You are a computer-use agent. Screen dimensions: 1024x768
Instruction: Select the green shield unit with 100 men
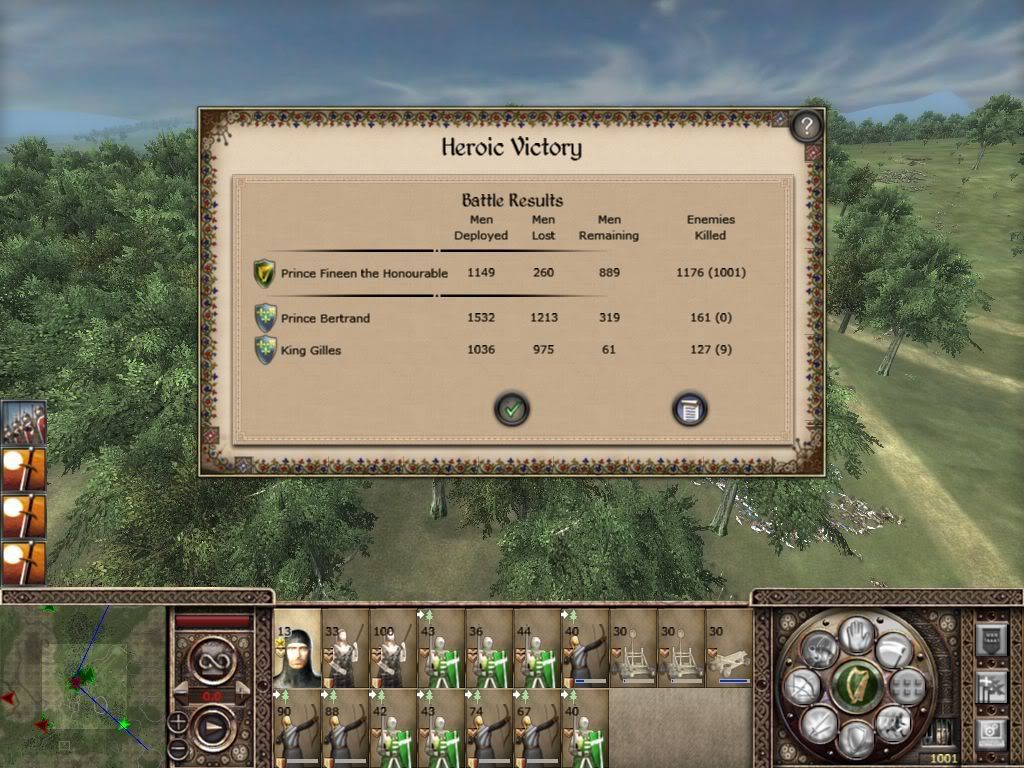393,649
